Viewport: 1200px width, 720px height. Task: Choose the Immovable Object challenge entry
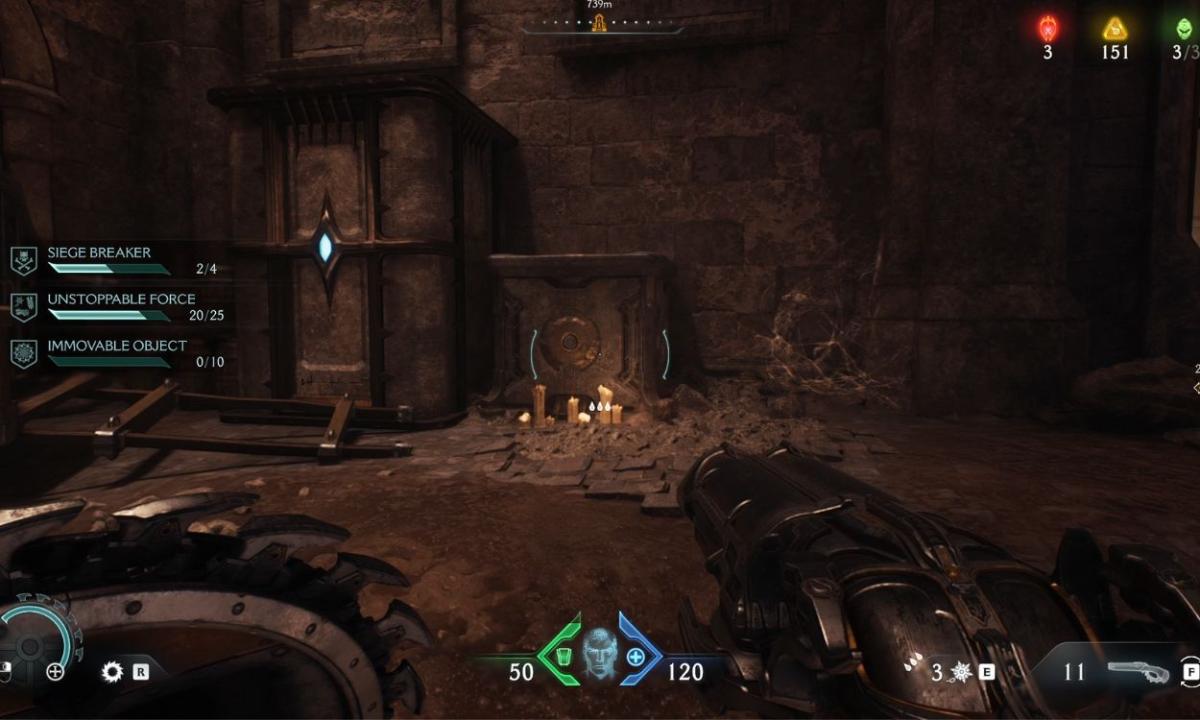pos(116,347)
